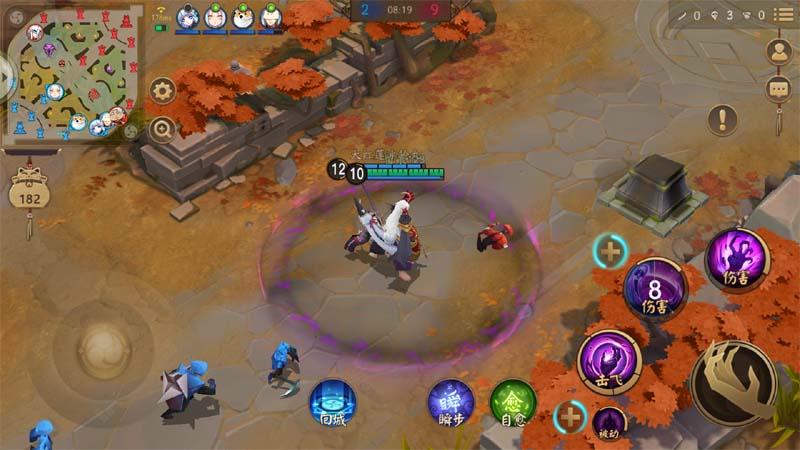Send the exclamation mark alert signal

pos(722,120)
